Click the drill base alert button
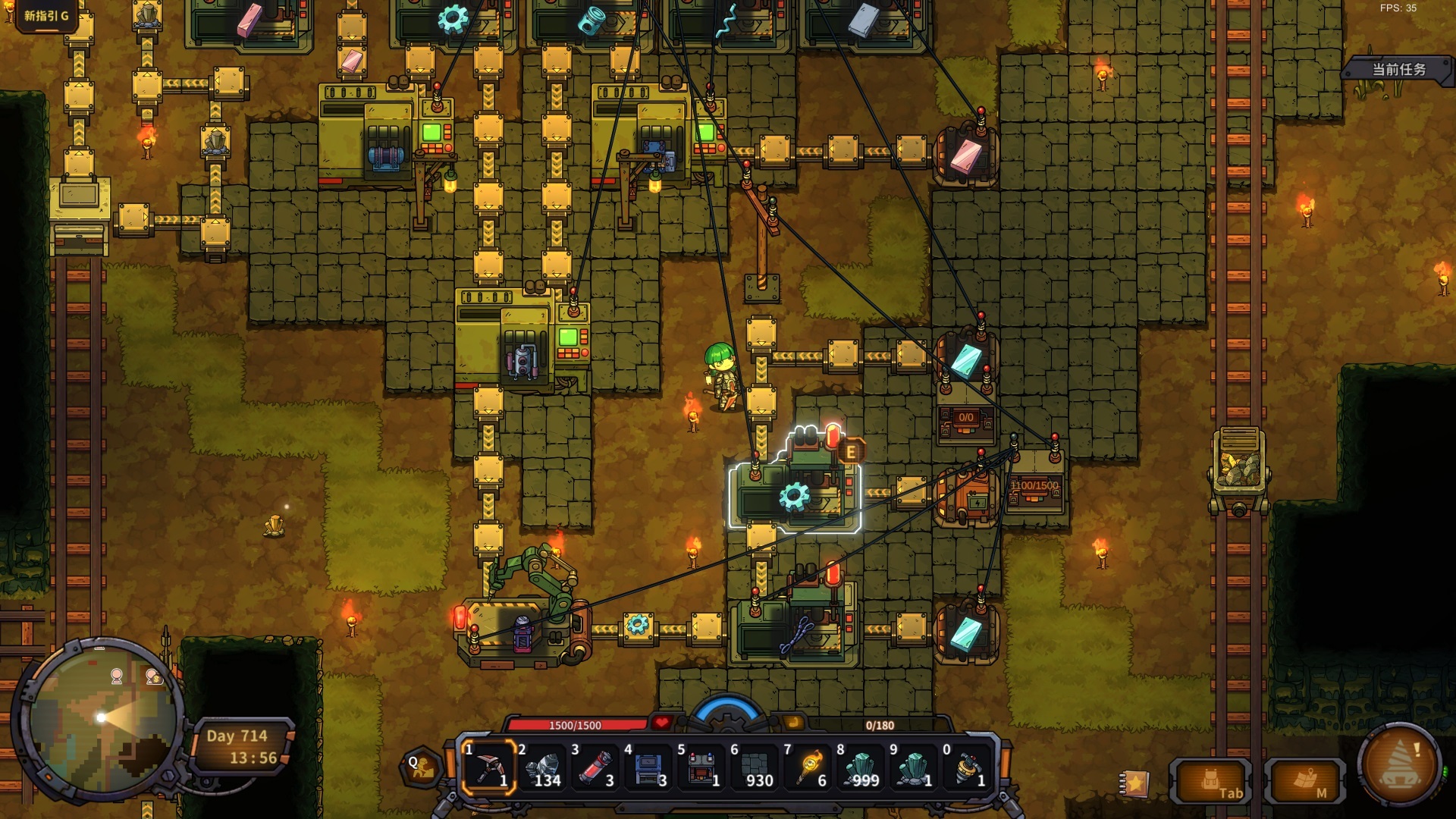Viewport: 1456px width, 819px height. (x=1400, y=766)
